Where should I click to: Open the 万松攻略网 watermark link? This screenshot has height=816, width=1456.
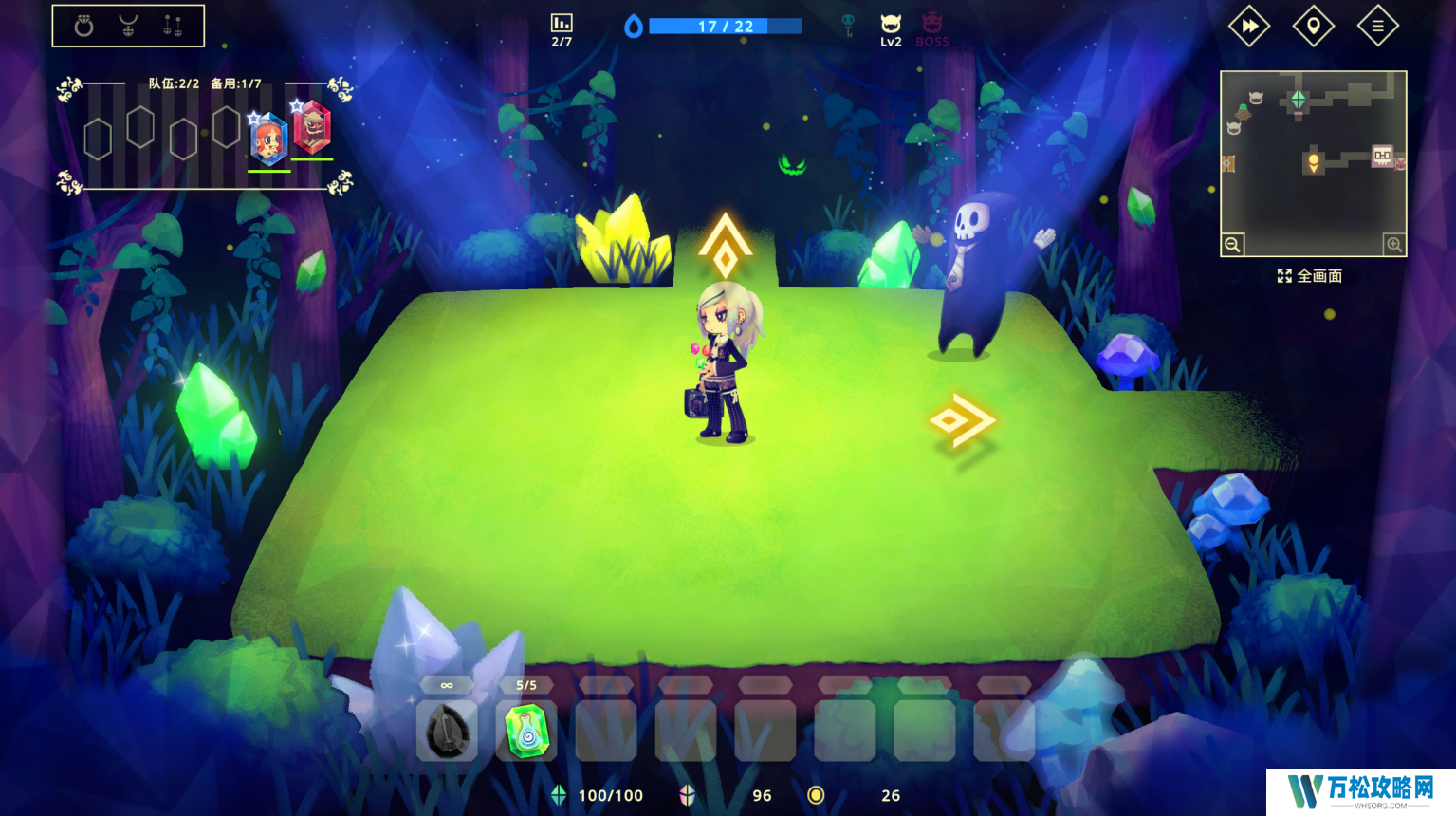click(x=1360, y=791)
